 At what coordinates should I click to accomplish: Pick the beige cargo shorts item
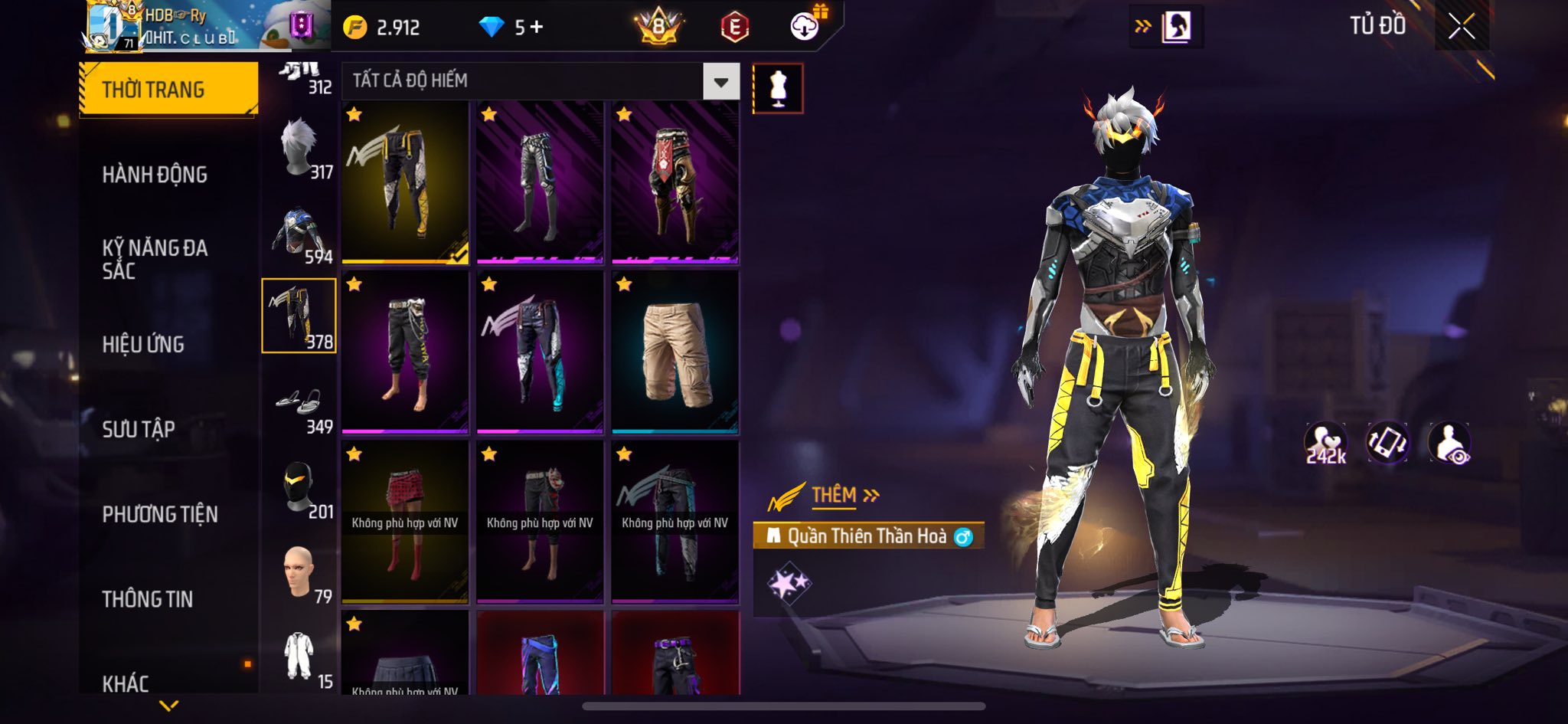pyautogui.click(x=675, y=352)
